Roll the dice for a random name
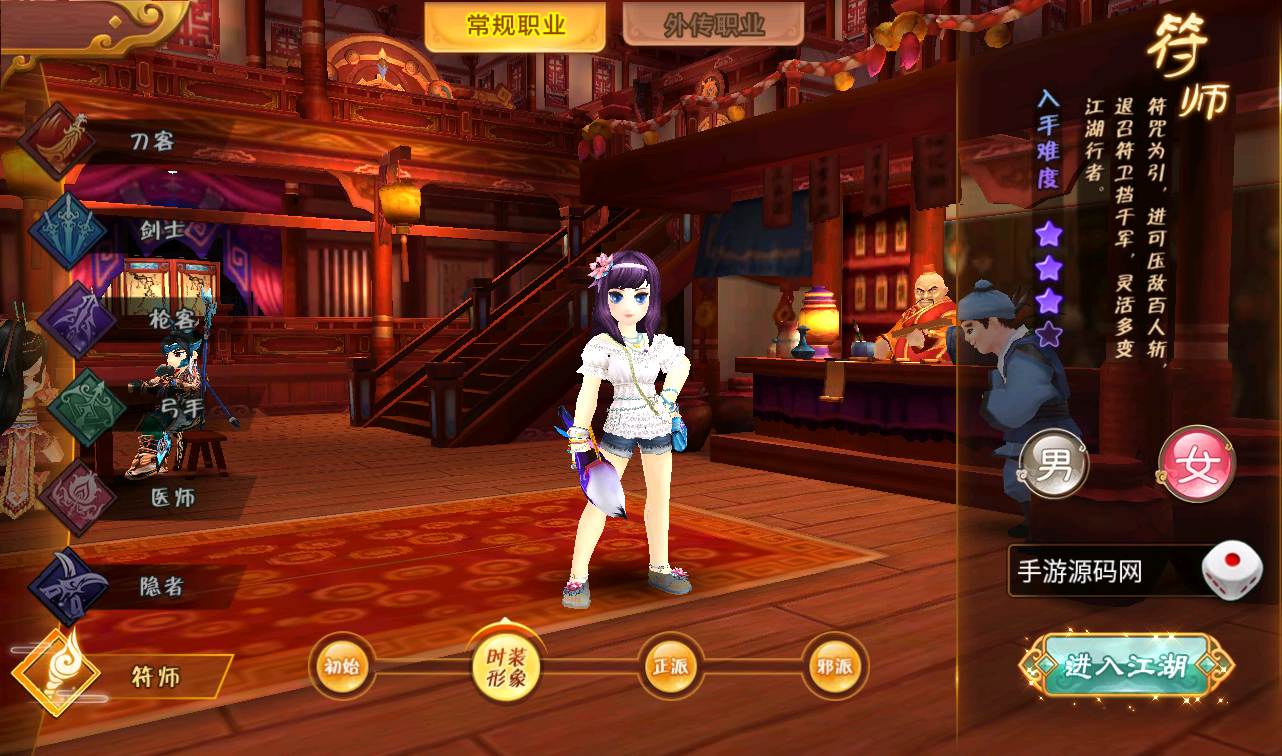The image size is (1282, 756). pos(1231,571)
